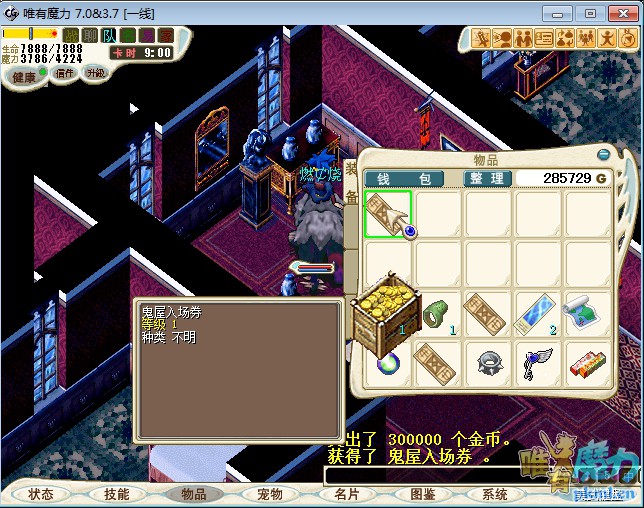Sort items with the 整理 button
The image size is (644, 508).
(487, 178)
